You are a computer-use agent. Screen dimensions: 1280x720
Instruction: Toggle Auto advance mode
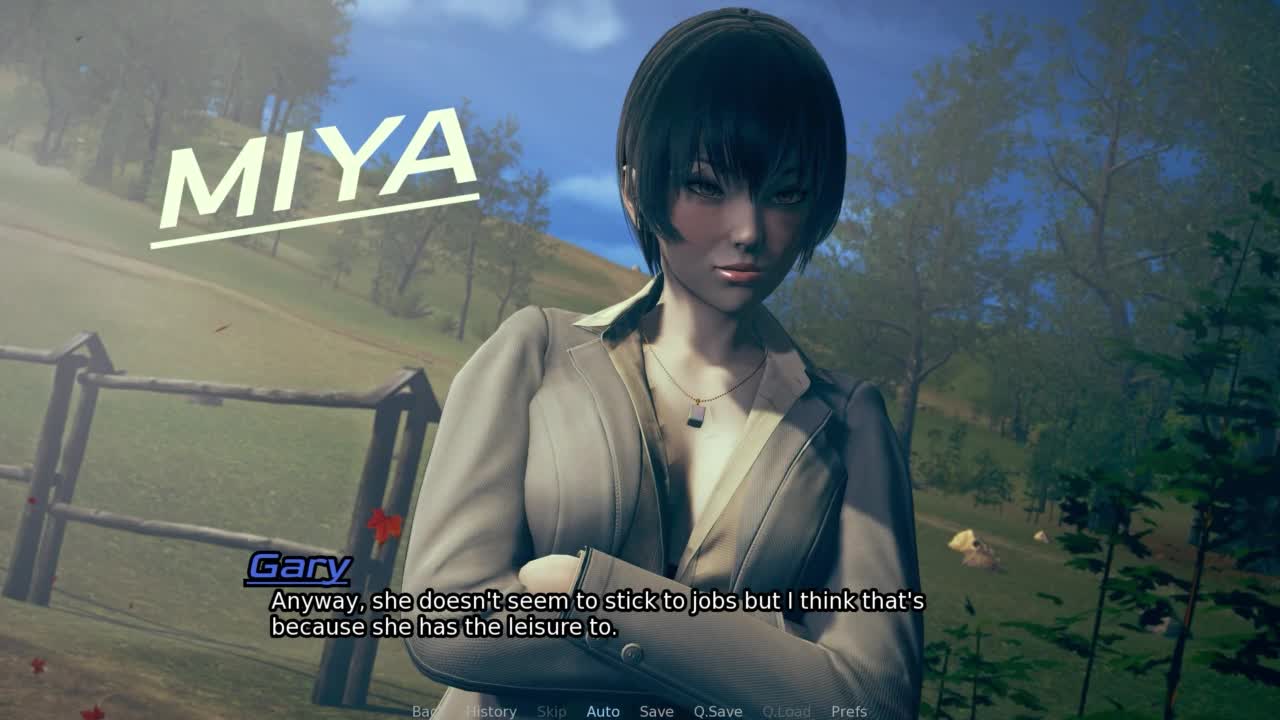tap(603, 711)
